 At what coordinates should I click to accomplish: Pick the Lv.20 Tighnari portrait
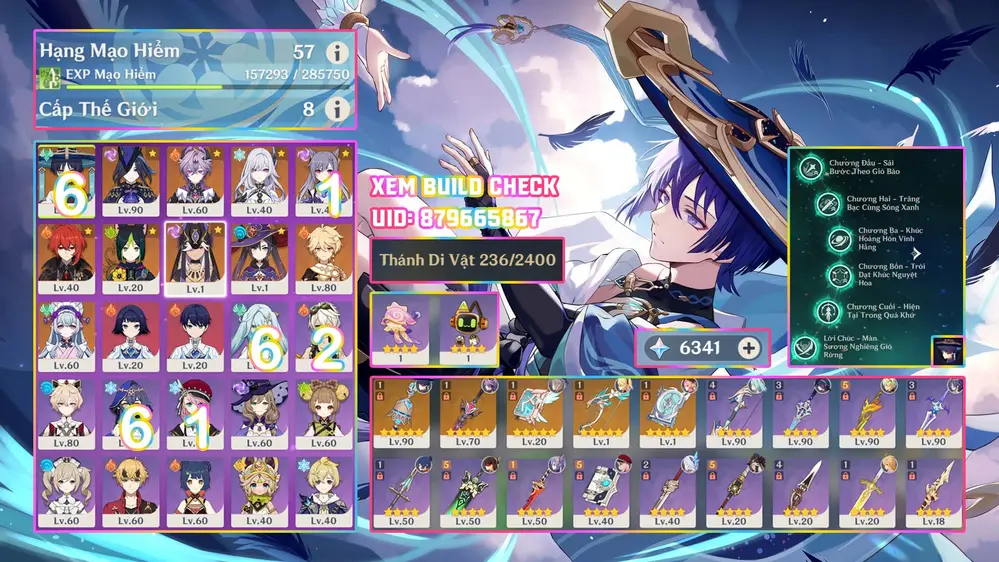tap(132, 258)
